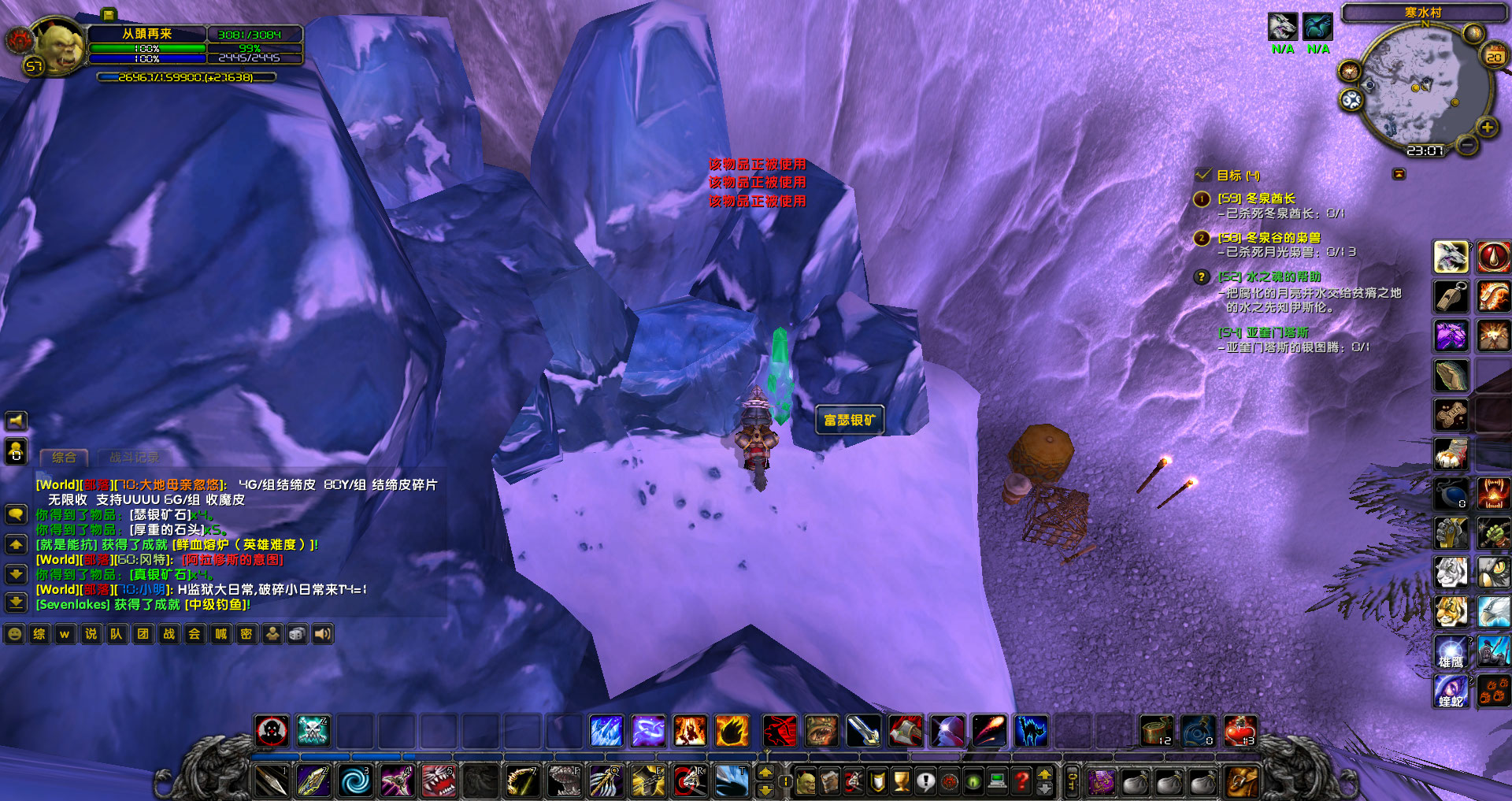Click the wolf PvP icon above the N/A label

(x=1284, y=28)
